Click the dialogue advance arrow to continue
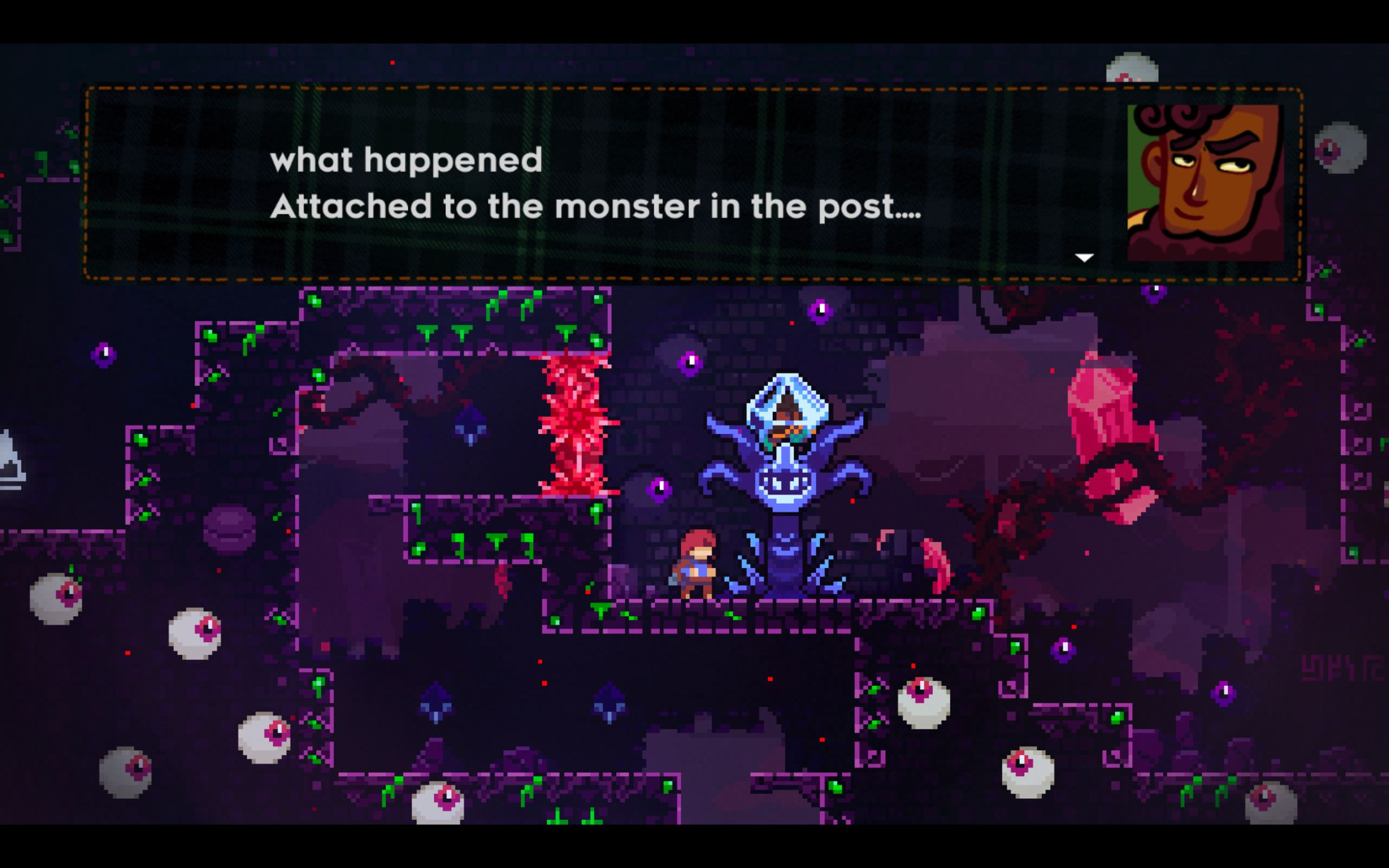 [1084, 257]
